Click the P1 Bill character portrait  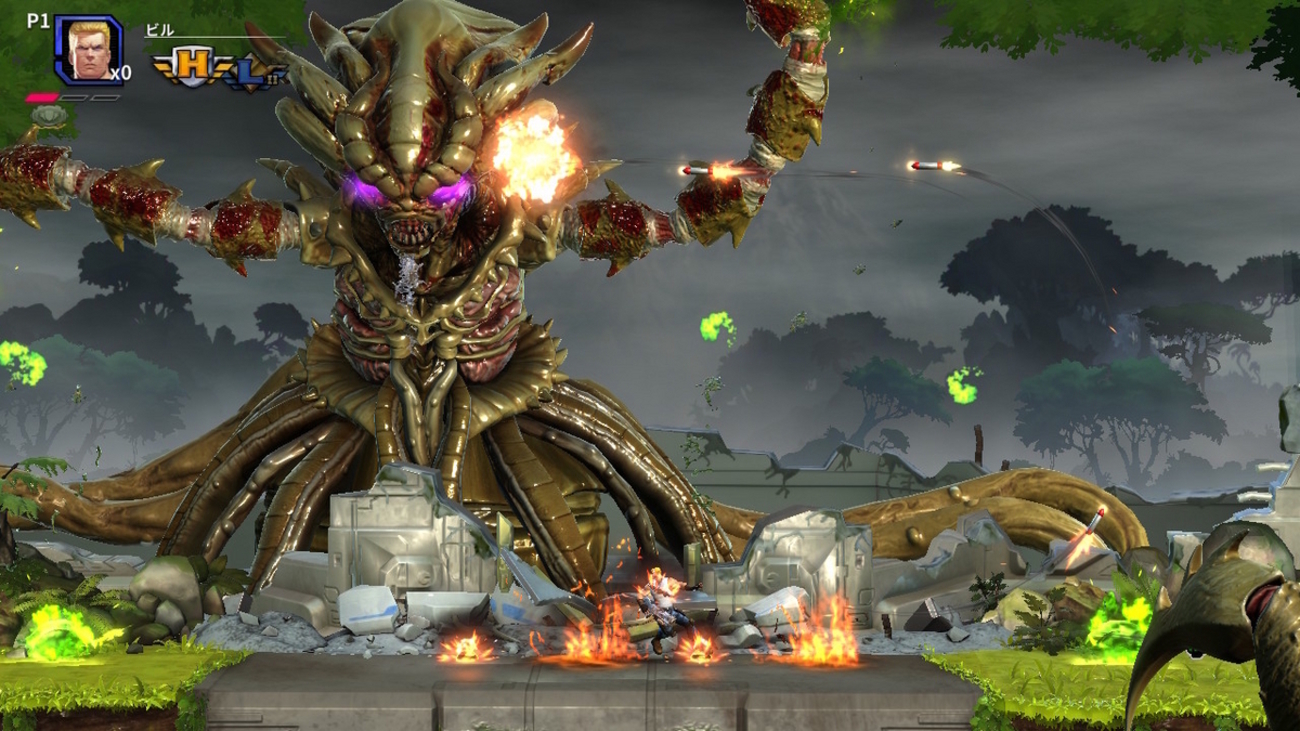[88, 50]
